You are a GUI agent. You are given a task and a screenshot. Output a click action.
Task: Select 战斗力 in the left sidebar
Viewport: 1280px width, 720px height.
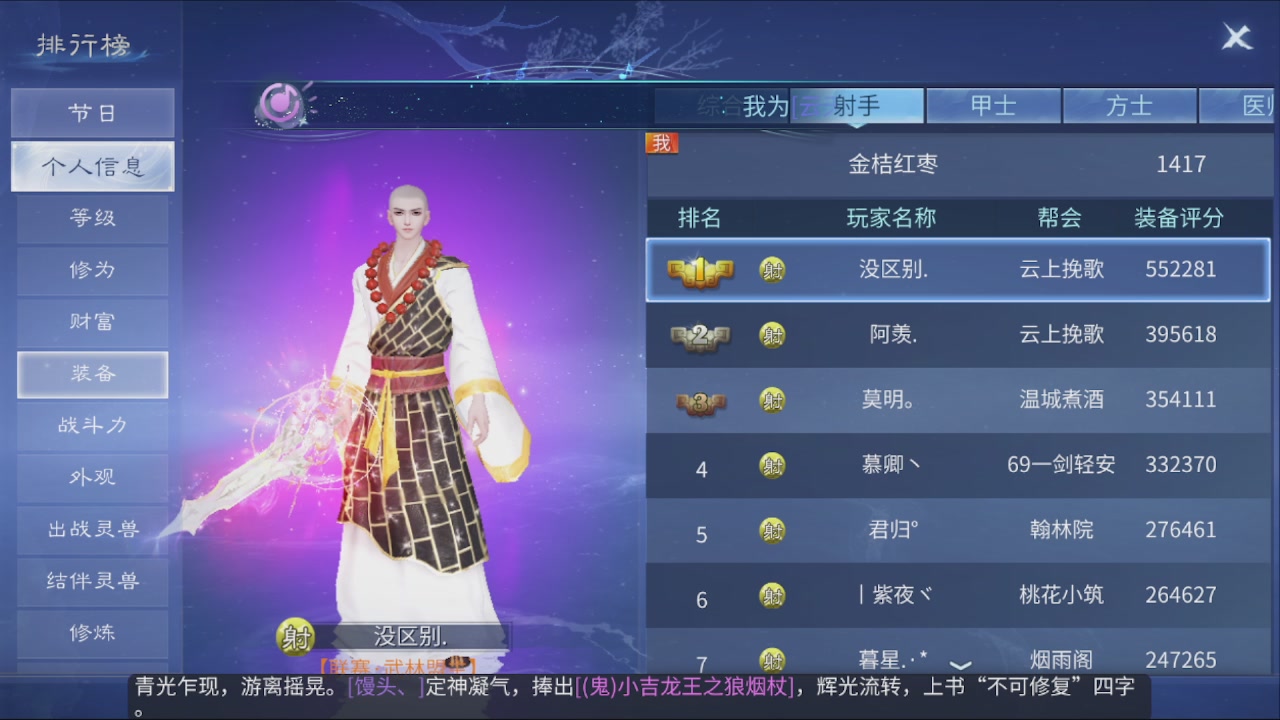pos(92,426)
